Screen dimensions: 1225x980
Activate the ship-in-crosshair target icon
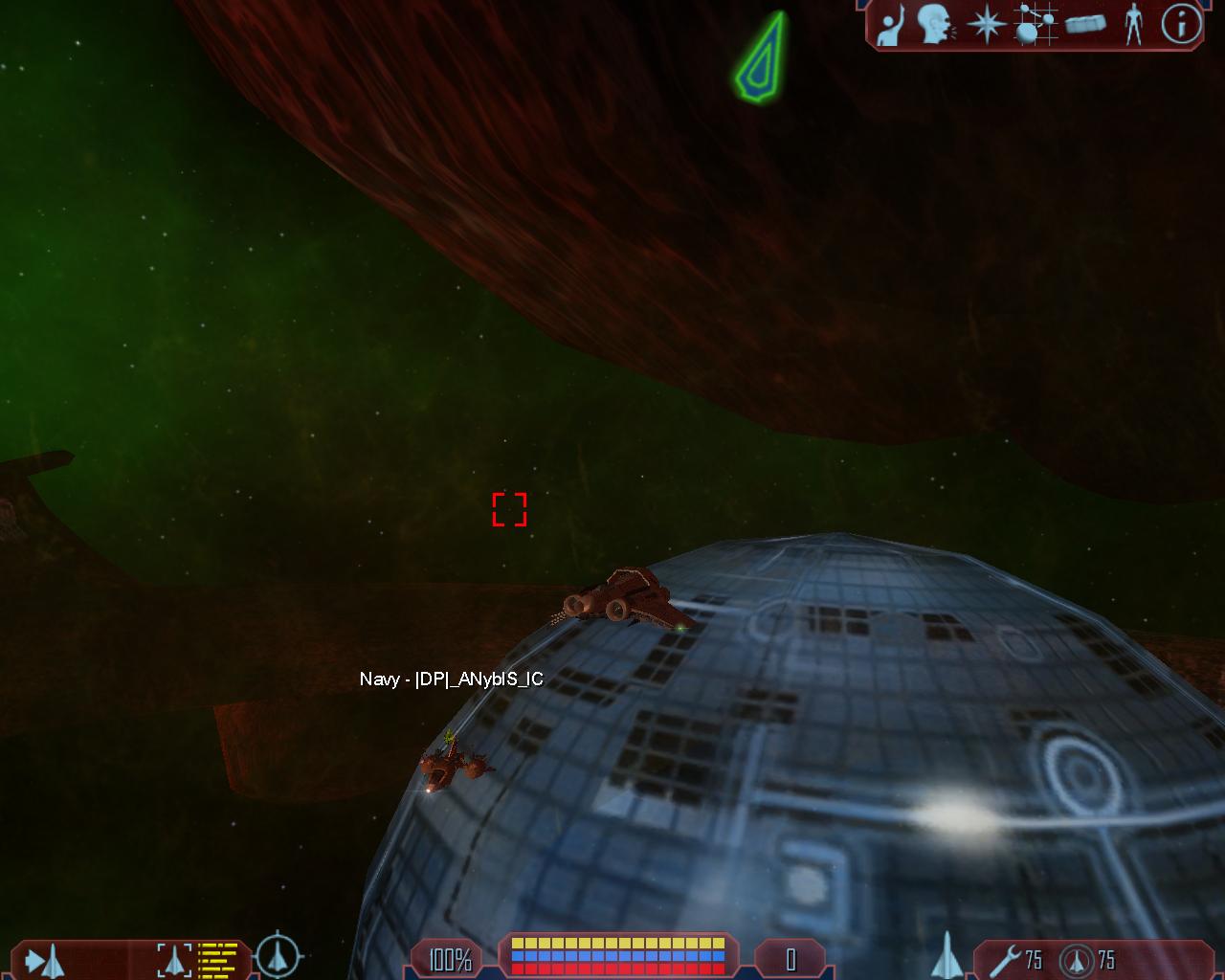(x=278, y=954)
